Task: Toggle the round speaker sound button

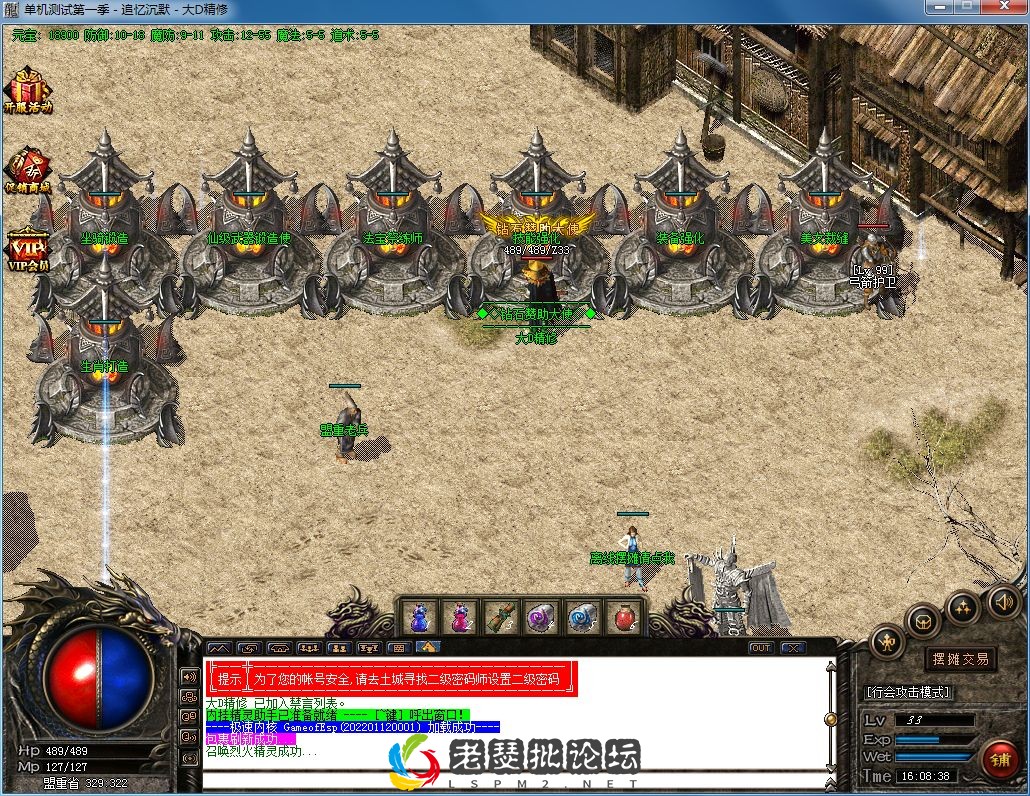Action: 1004,601
